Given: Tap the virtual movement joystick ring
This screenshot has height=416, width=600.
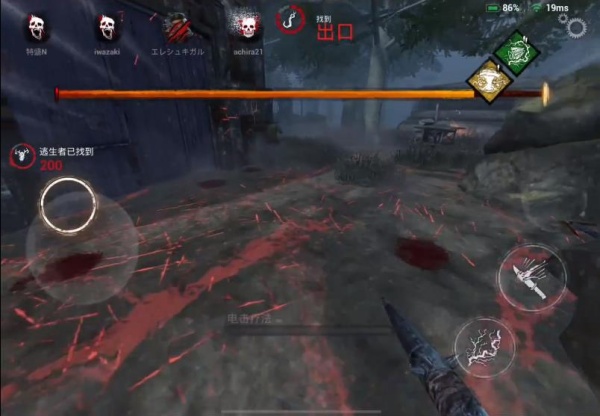Looking at the screenshot, I should [x=68, y=204].
